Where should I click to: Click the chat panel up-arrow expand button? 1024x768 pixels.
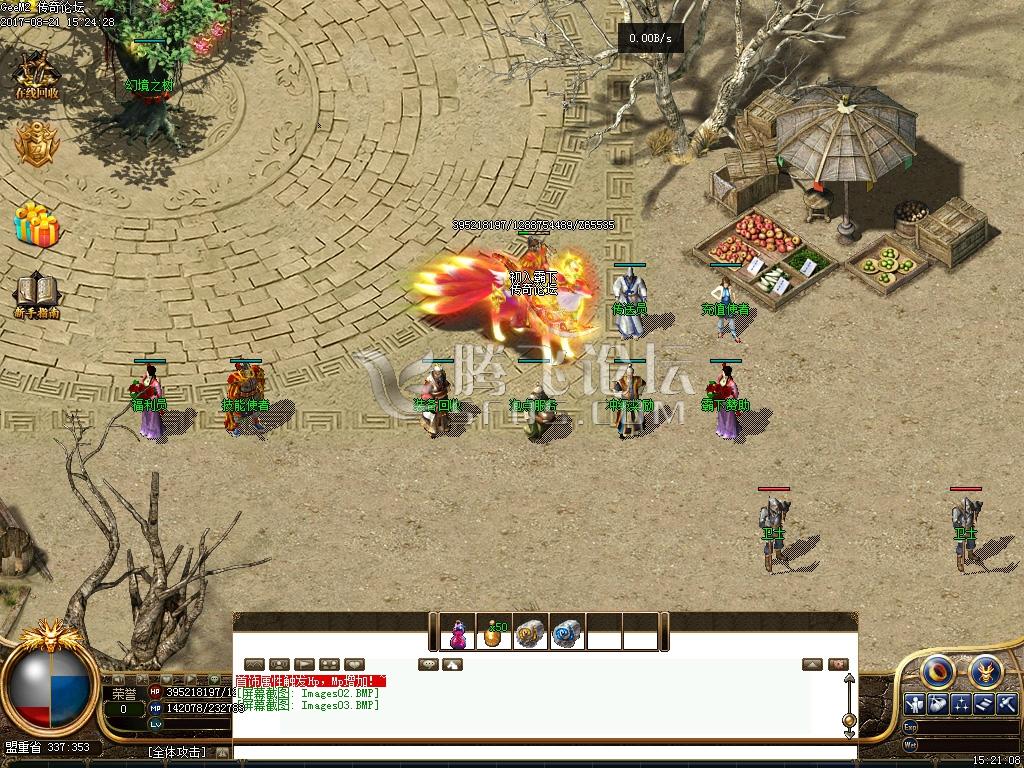pos(812,664)
